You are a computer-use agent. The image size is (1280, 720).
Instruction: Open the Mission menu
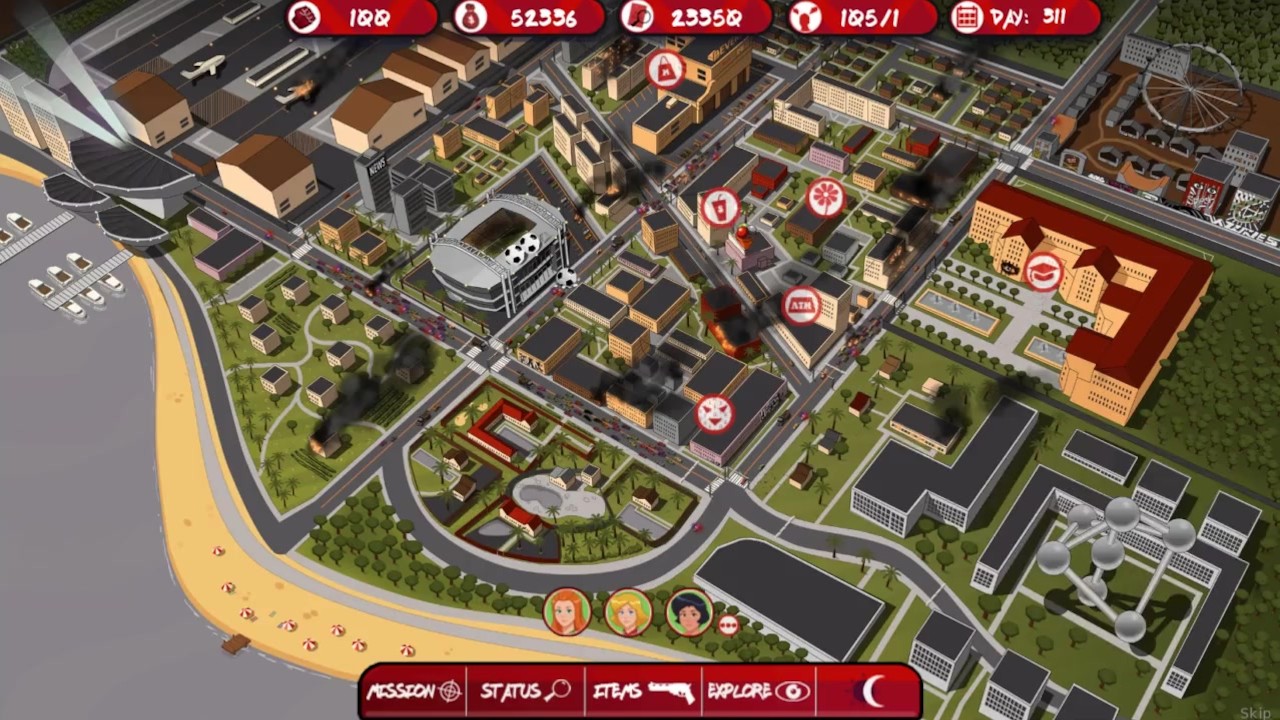(414, 691)
